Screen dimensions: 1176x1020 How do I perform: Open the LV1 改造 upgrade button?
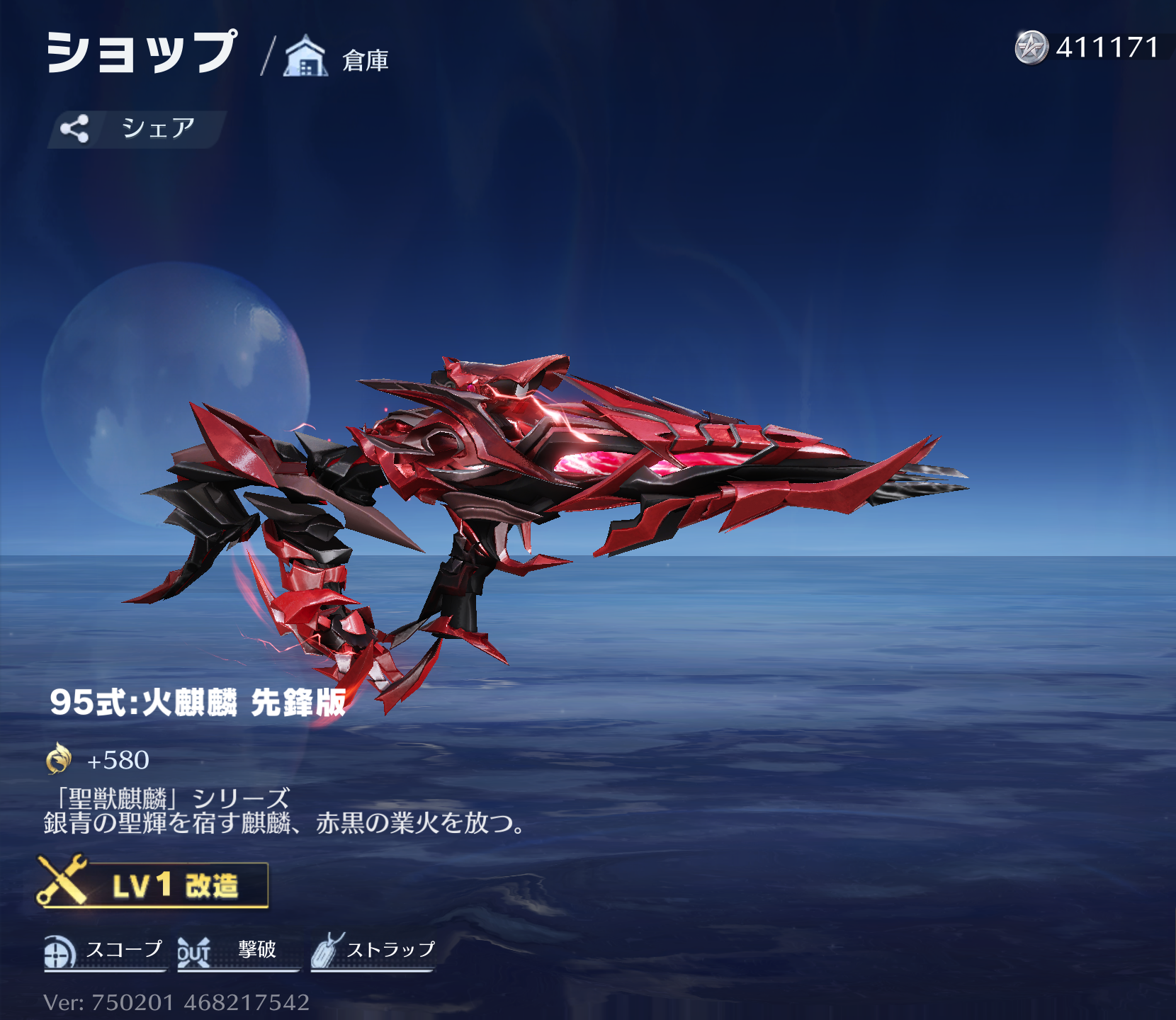pyautogui.click(x=154, y=885)
